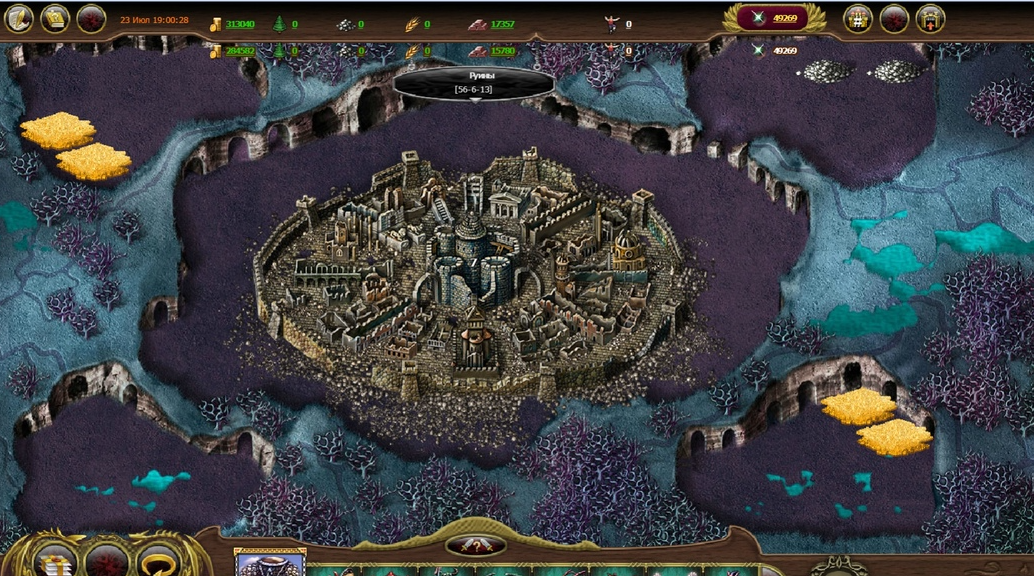The width and height of the screenshot is (1034, 576).
Task: Click the Руины location label
Action: 474,82
